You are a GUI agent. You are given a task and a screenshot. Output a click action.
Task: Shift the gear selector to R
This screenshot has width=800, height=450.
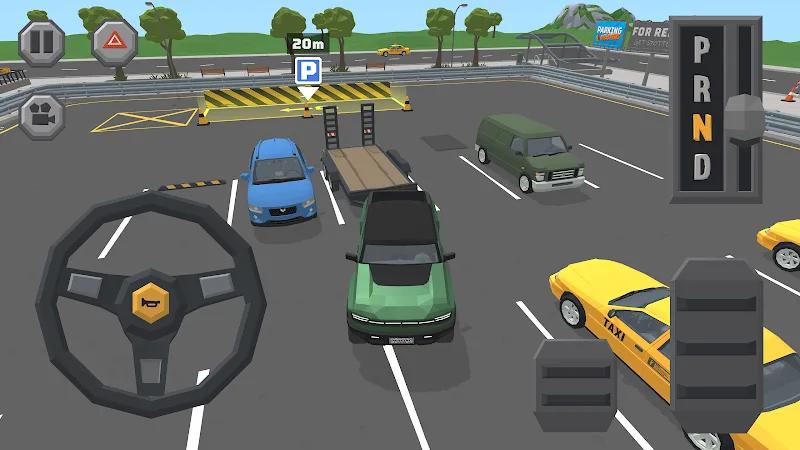703,88
